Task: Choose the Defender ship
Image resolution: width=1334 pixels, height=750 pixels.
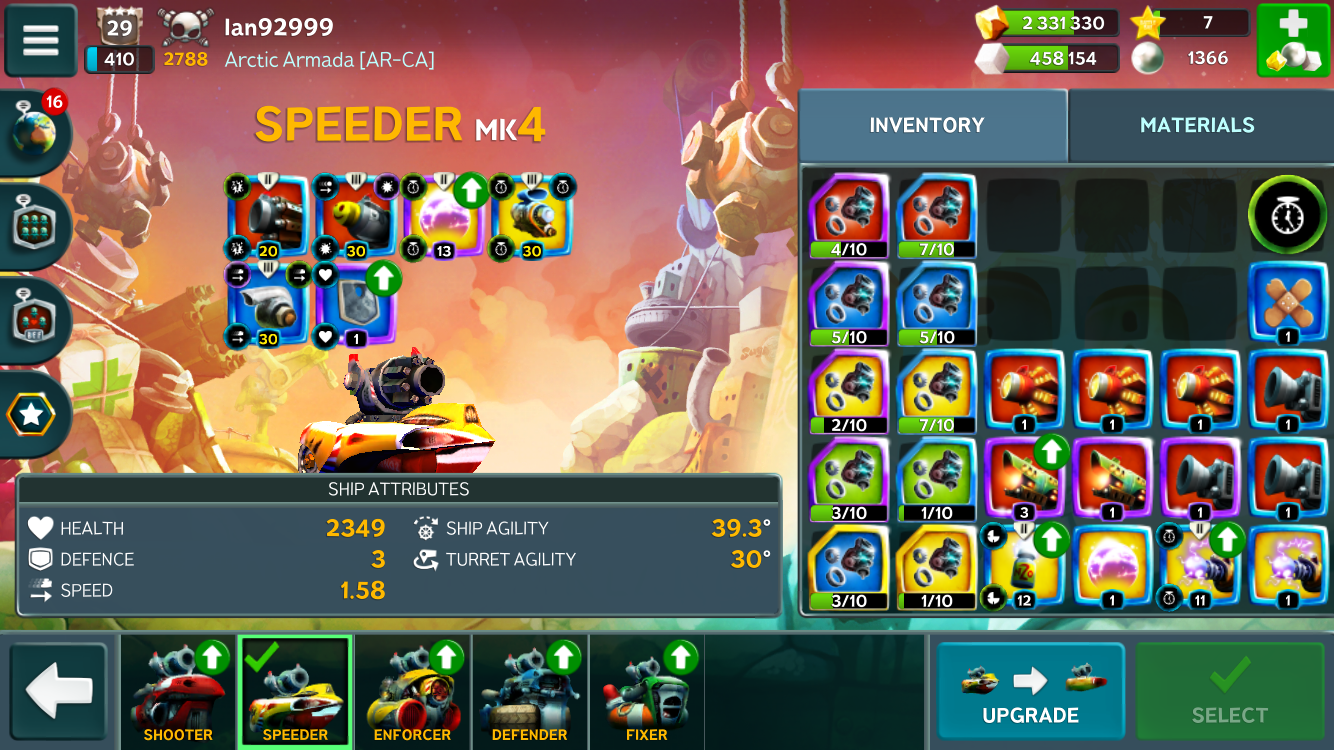Action: point(529,692)
